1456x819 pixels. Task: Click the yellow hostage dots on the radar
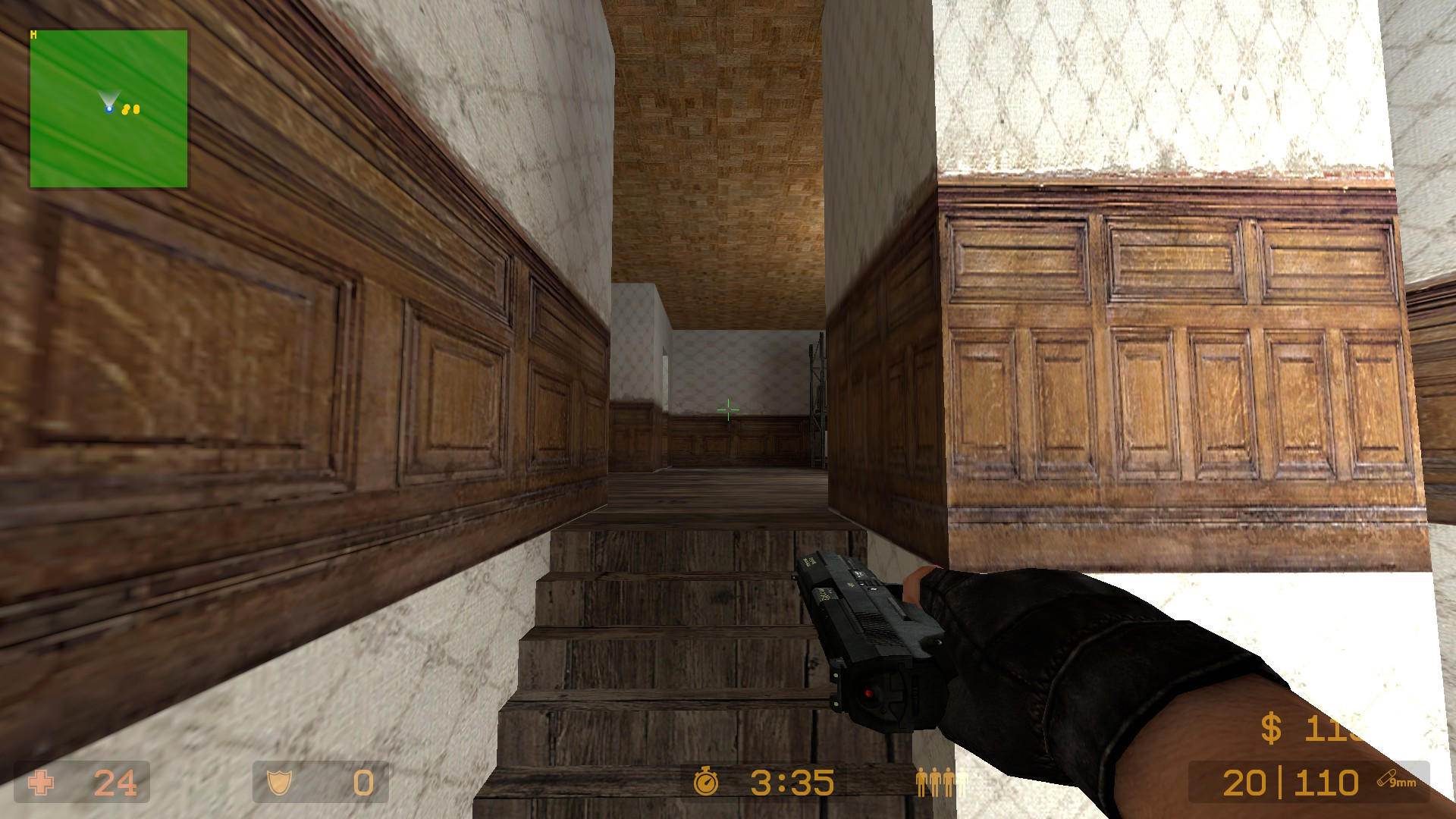point(131,108)
